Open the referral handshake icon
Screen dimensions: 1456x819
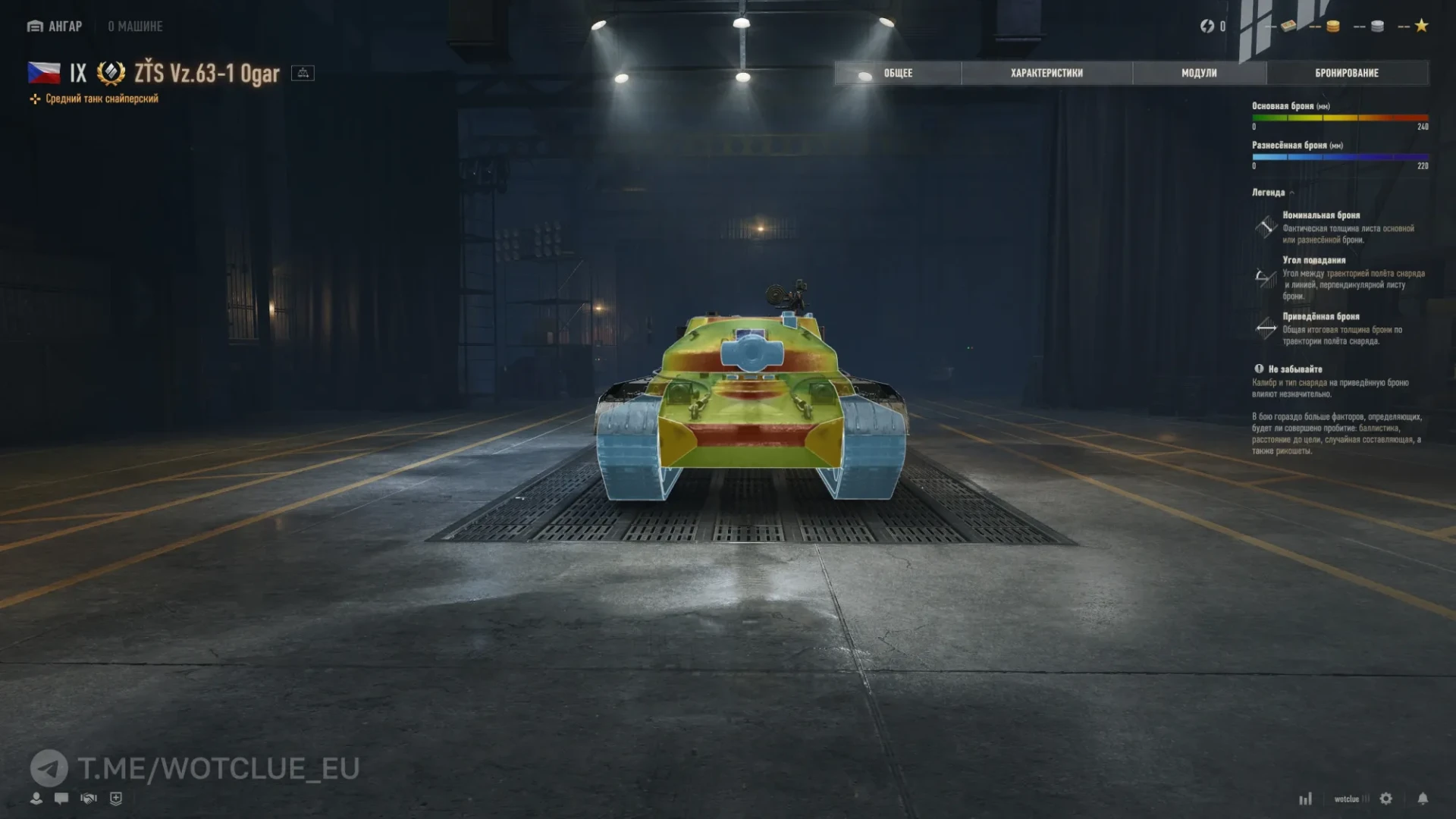pyautogui.click(x=88, y=798)
